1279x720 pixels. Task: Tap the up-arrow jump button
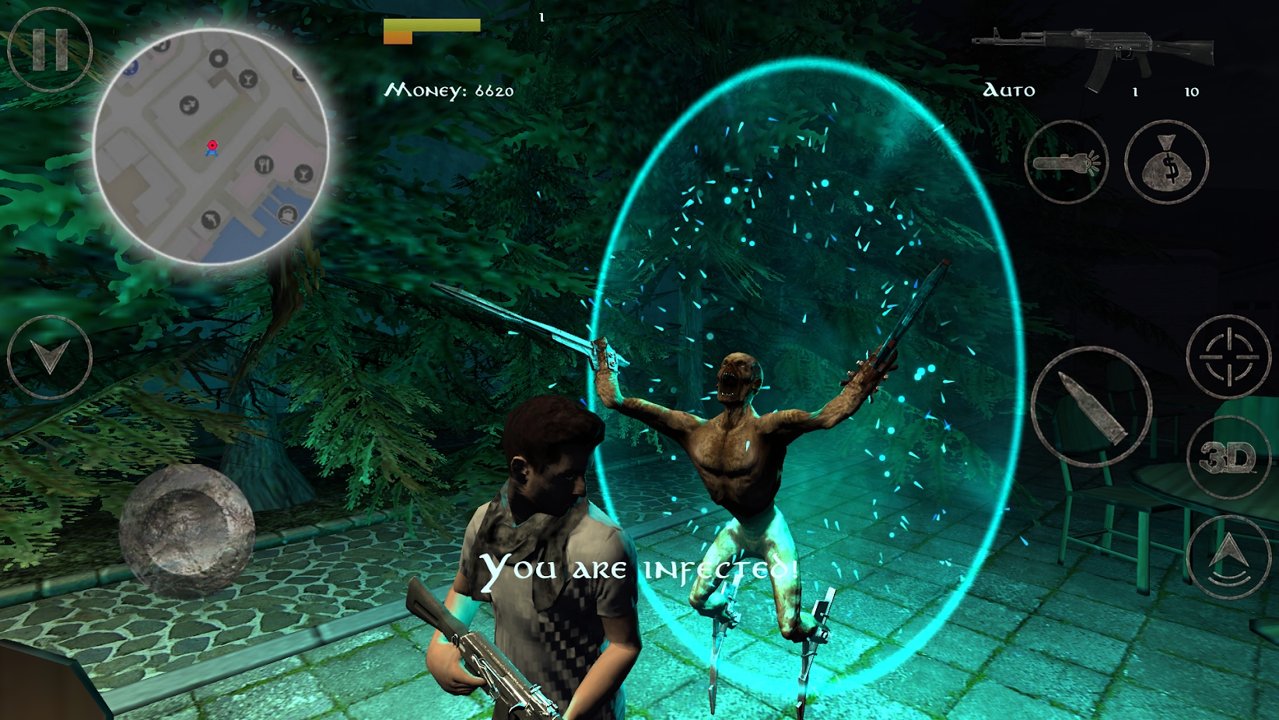[x=1228, y=558]
